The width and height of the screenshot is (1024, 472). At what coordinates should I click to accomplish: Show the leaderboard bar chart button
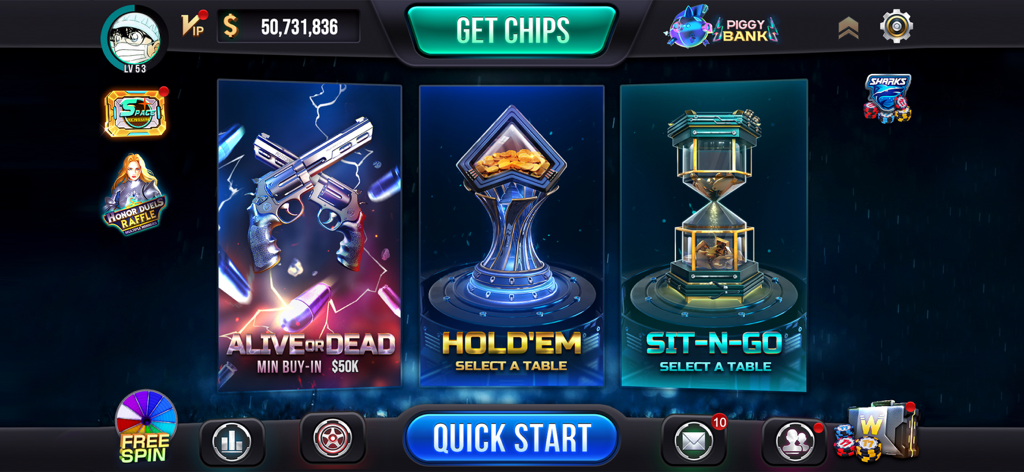pyautogui.click(x=232, y=440)
